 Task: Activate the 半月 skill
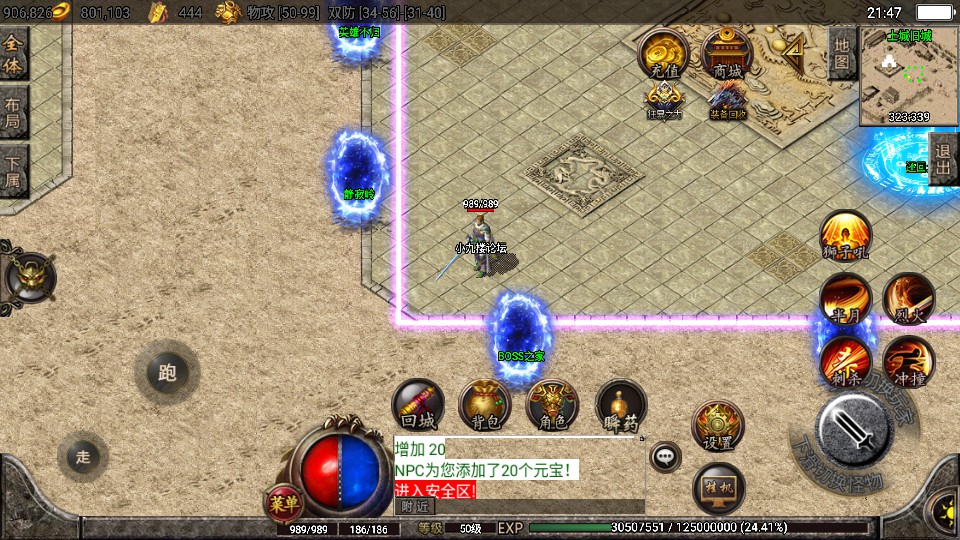pos(845,299)
